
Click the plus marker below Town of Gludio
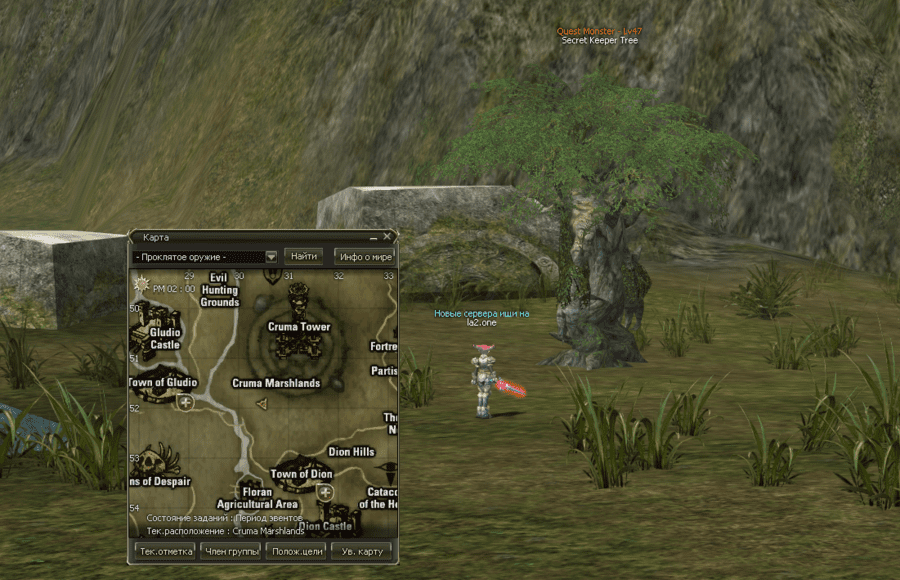pyautogui.click(x=185, y=402)
